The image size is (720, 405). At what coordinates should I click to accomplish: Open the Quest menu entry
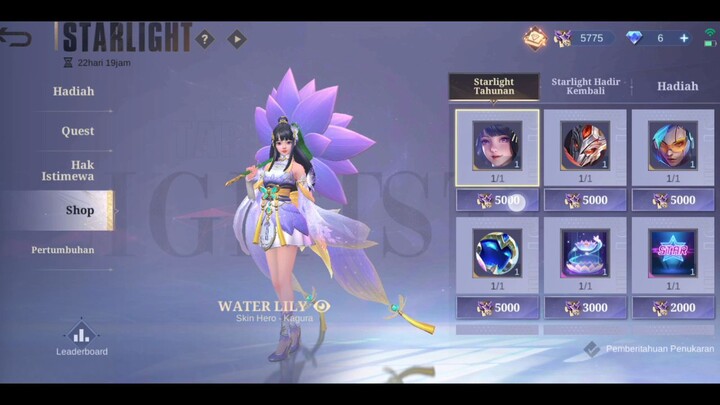coord(78,131)
